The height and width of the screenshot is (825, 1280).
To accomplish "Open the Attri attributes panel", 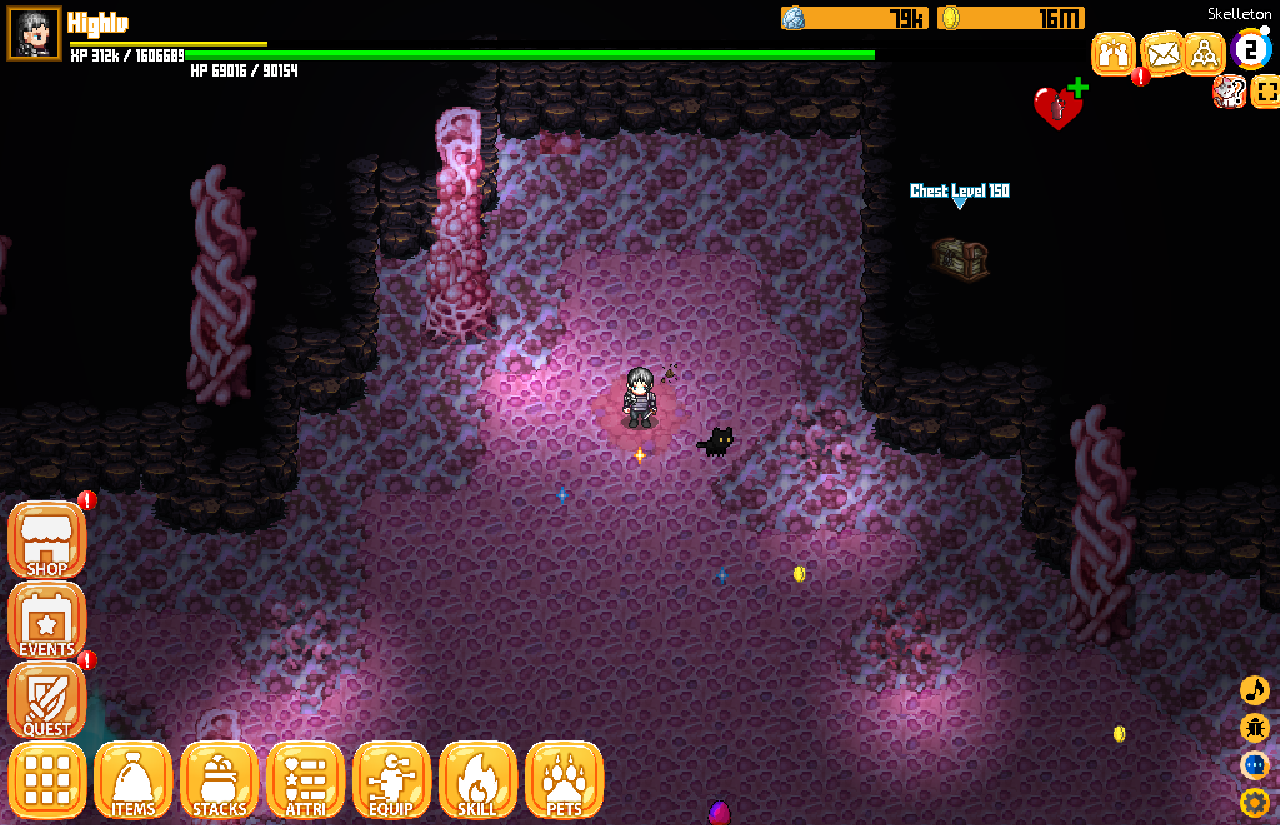I will pyautogui.click(x=306, y=780).
